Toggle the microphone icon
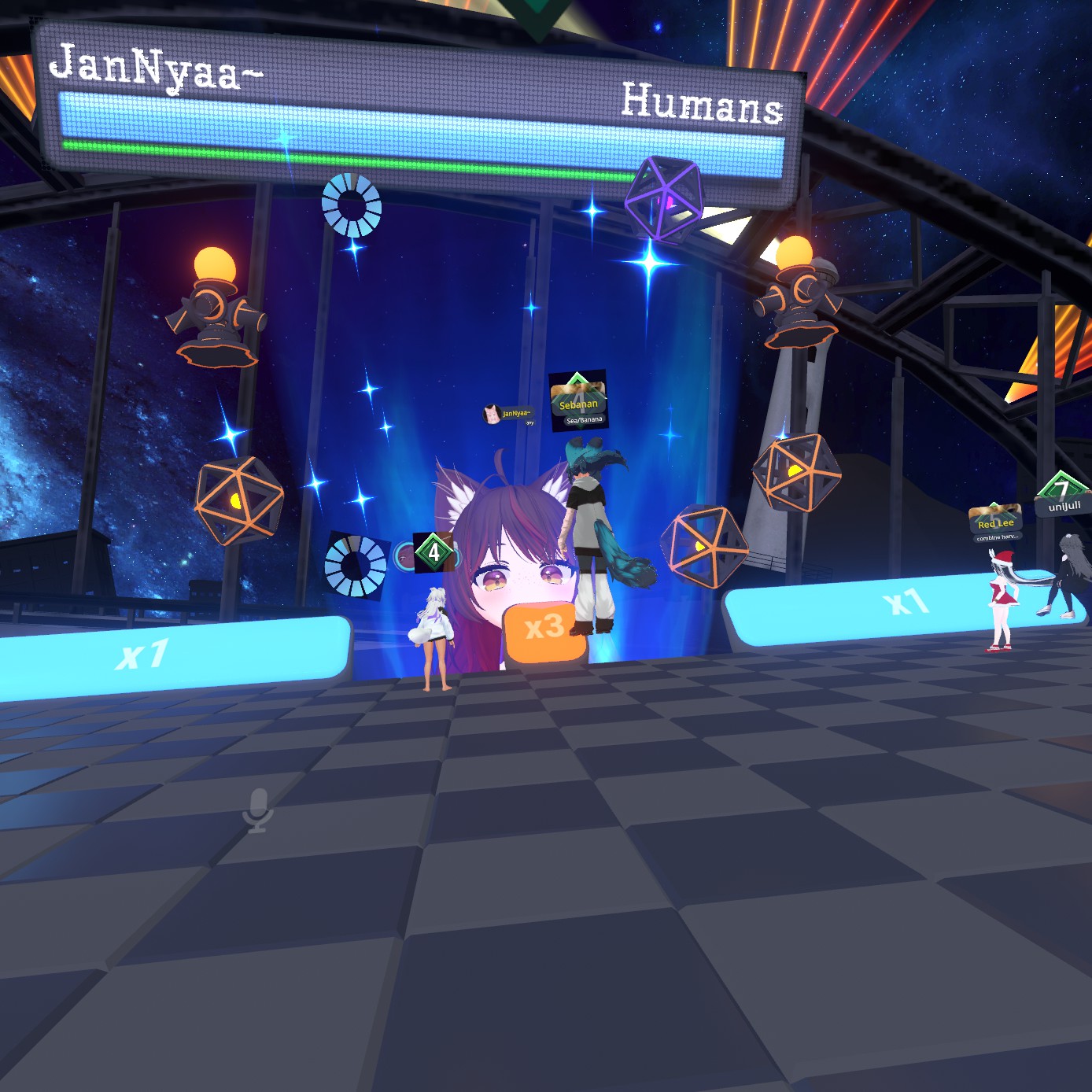Screen dimensions: 1092x1092 (257, 810)
